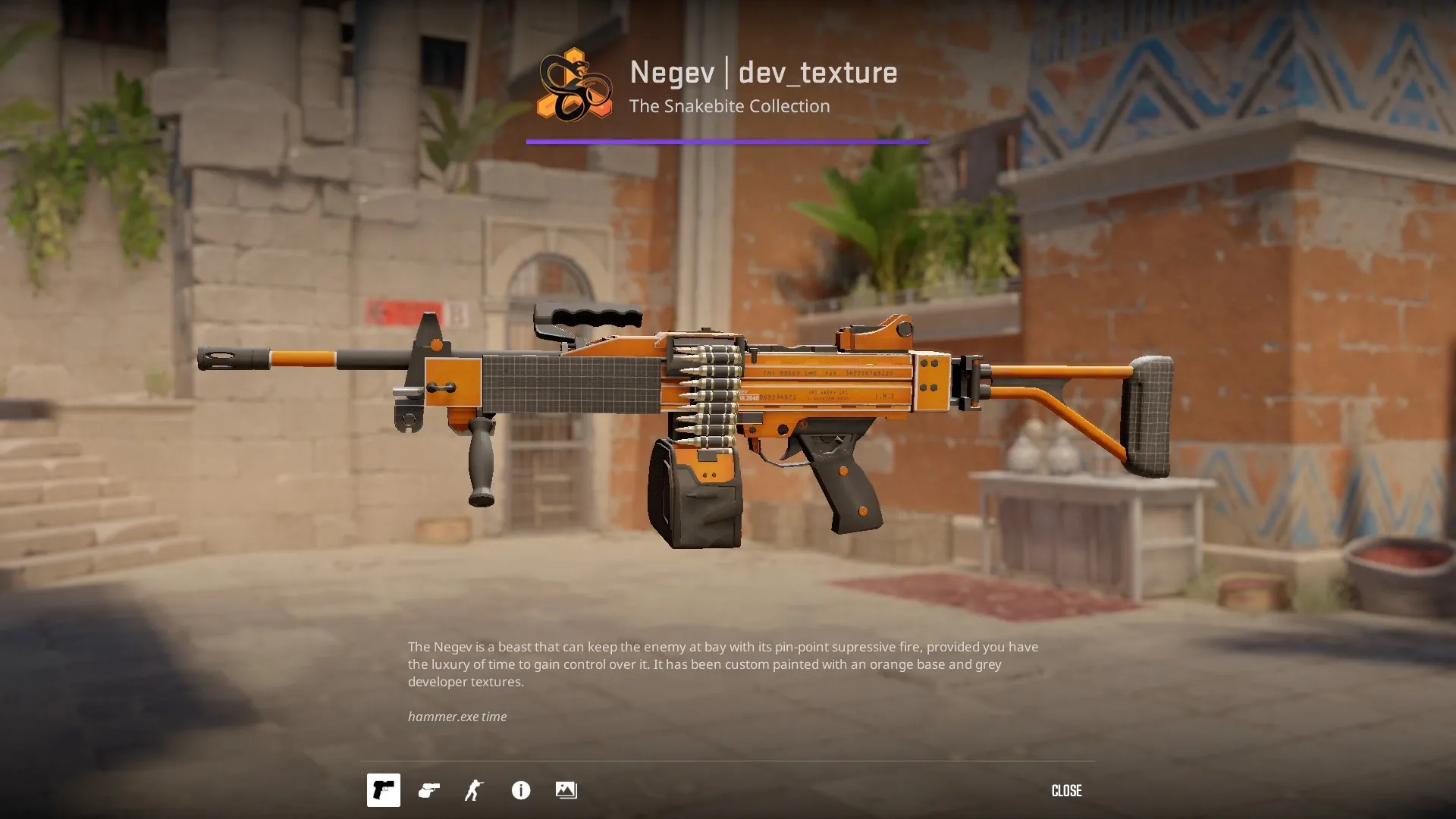
Task: Click the 'hammer.exe time' name tag
Action: 457,716
